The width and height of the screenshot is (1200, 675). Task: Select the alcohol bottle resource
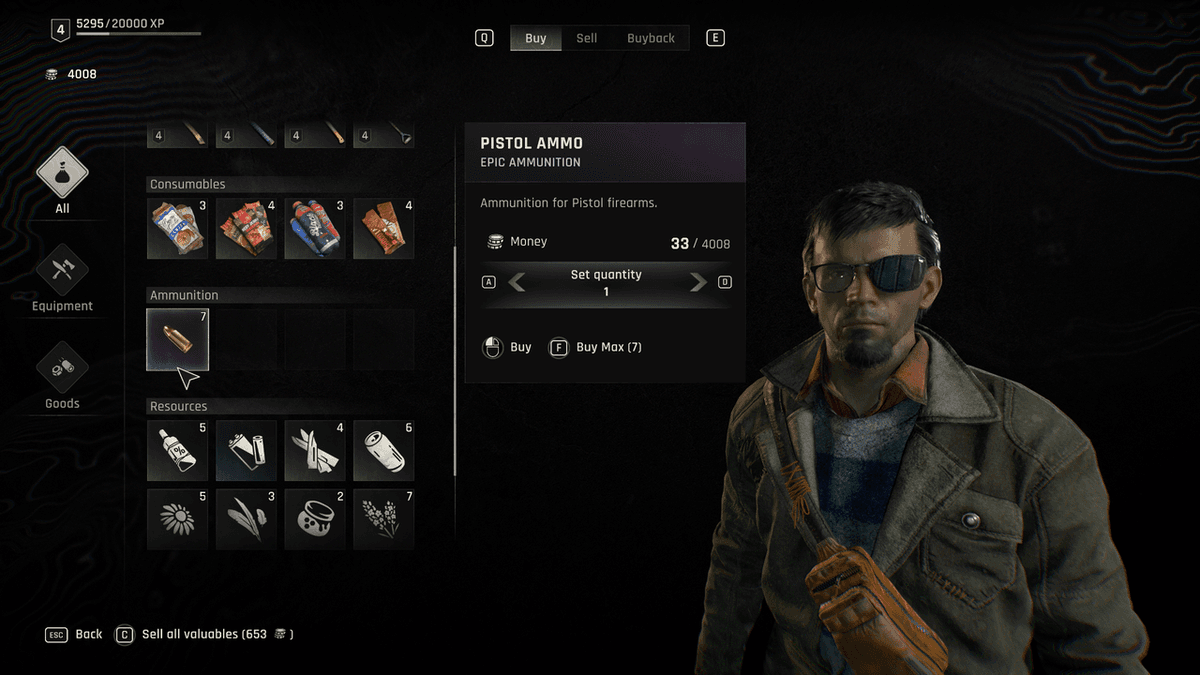pos(178,450)
